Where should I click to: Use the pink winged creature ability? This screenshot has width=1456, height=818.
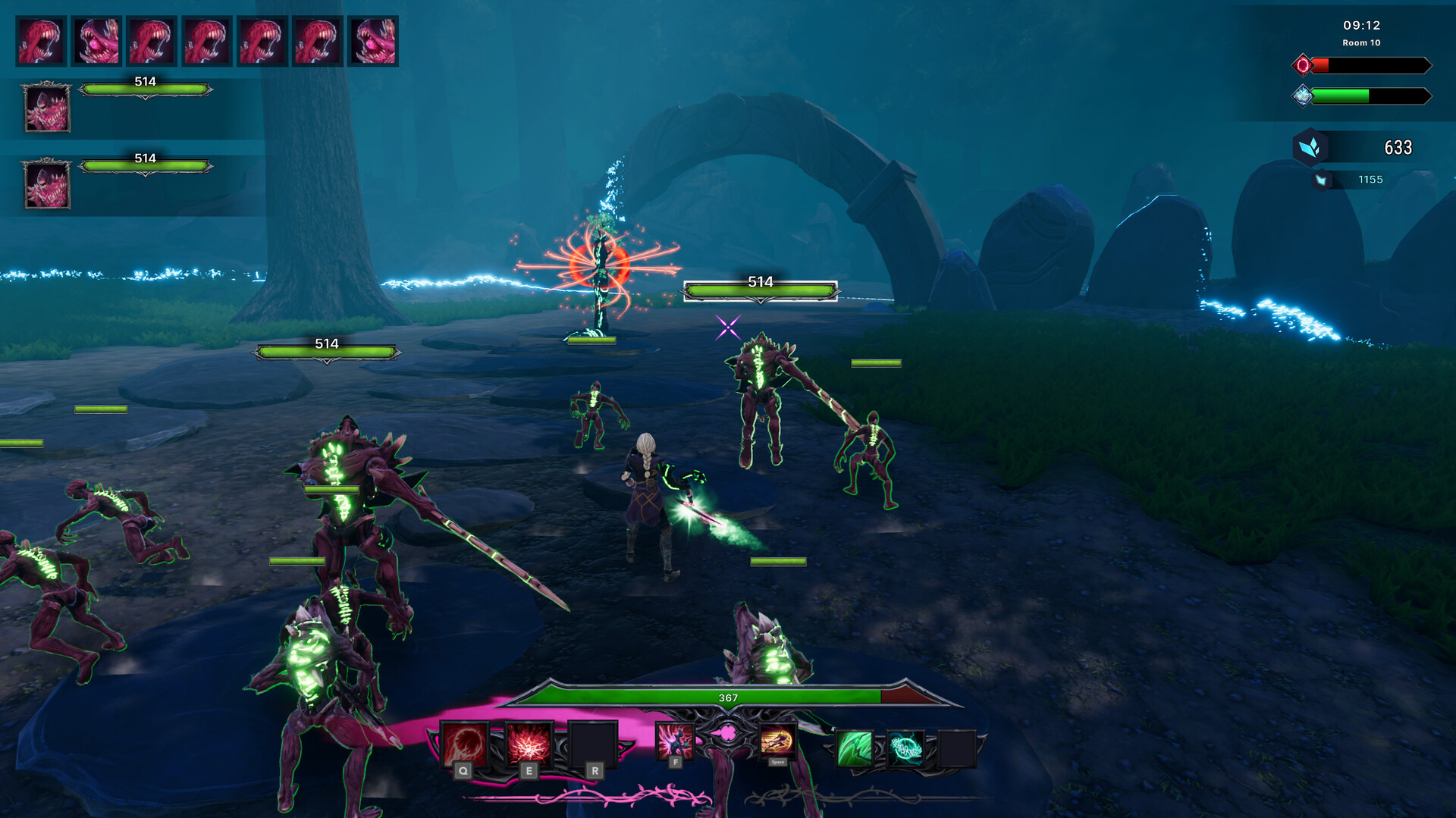tap(674, 741)
